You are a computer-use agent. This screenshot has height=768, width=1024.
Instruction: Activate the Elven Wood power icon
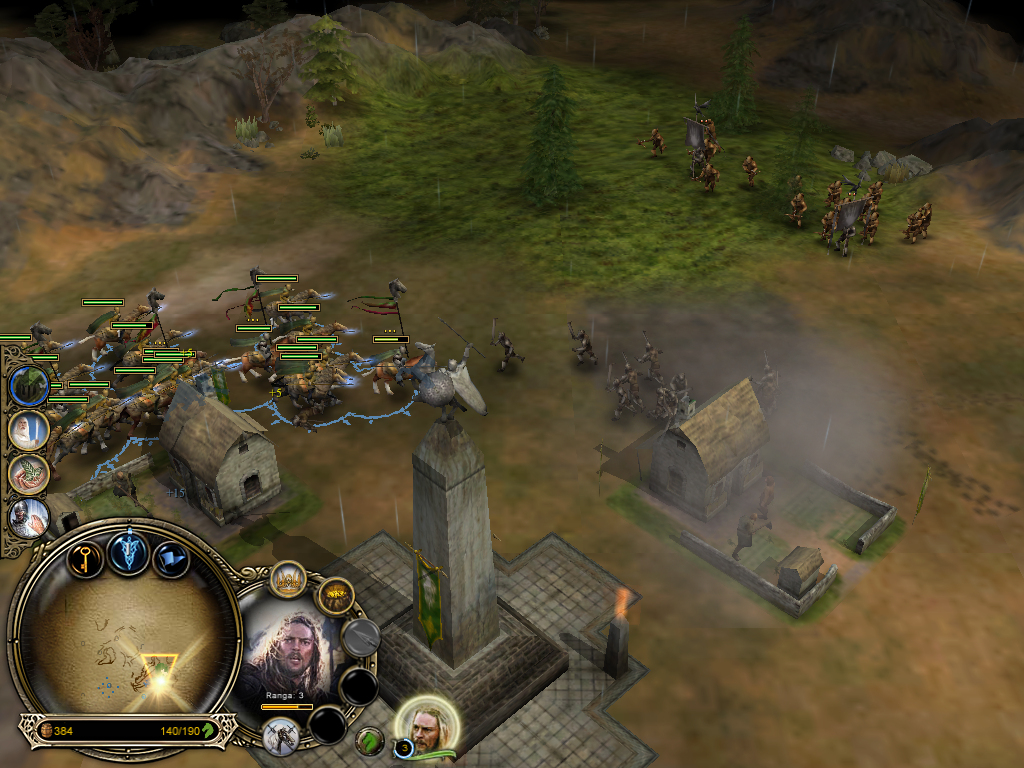point(29,386)
